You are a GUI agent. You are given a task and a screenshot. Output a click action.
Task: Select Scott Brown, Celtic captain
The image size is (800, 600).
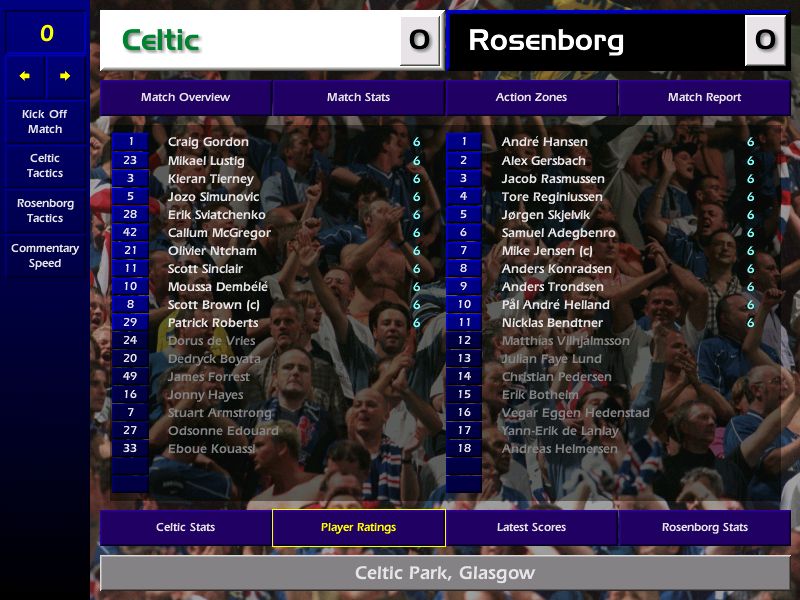213,305
